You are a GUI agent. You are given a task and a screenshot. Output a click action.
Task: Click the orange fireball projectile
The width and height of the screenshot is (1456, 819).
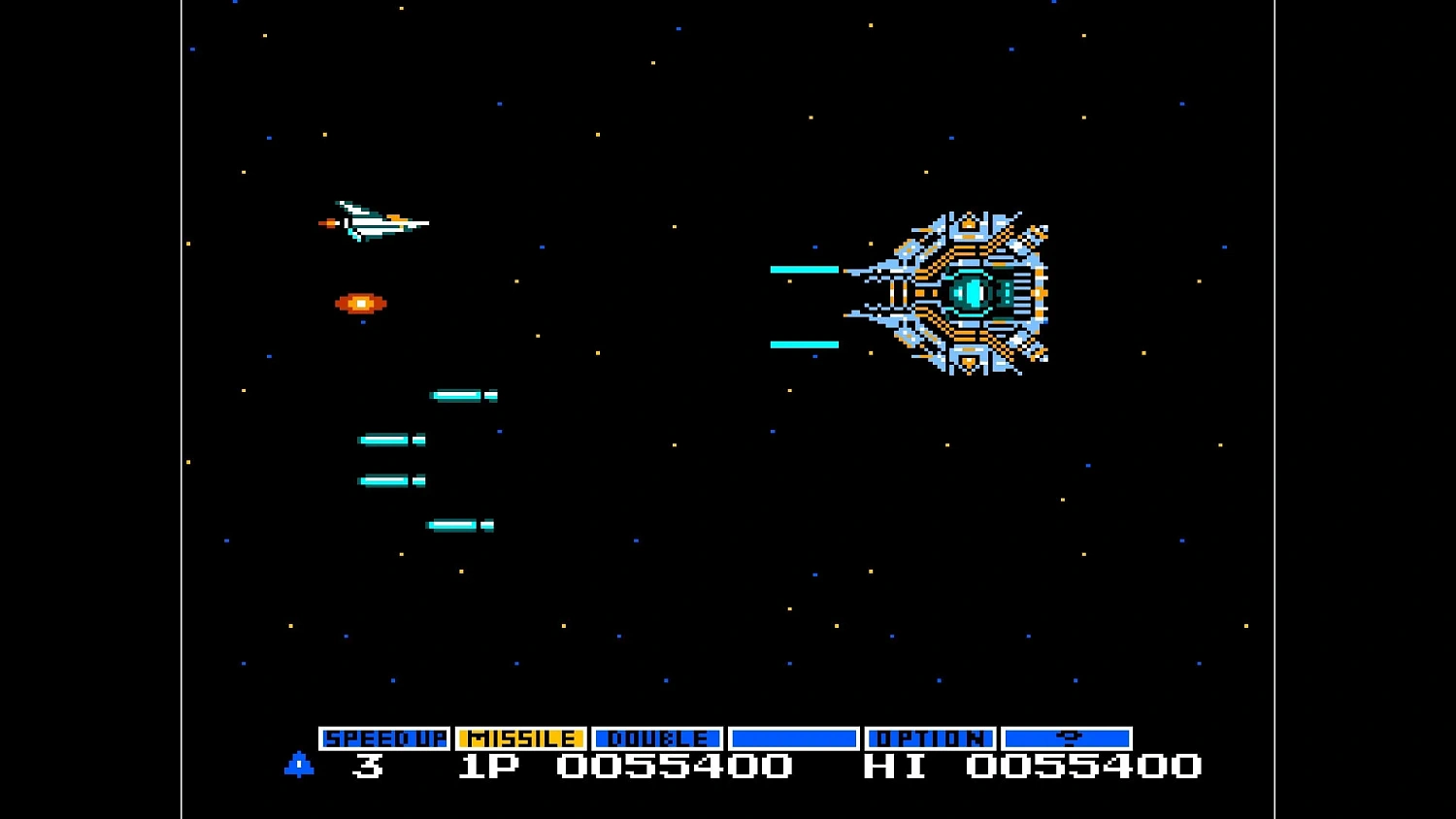tap(359, 302)
